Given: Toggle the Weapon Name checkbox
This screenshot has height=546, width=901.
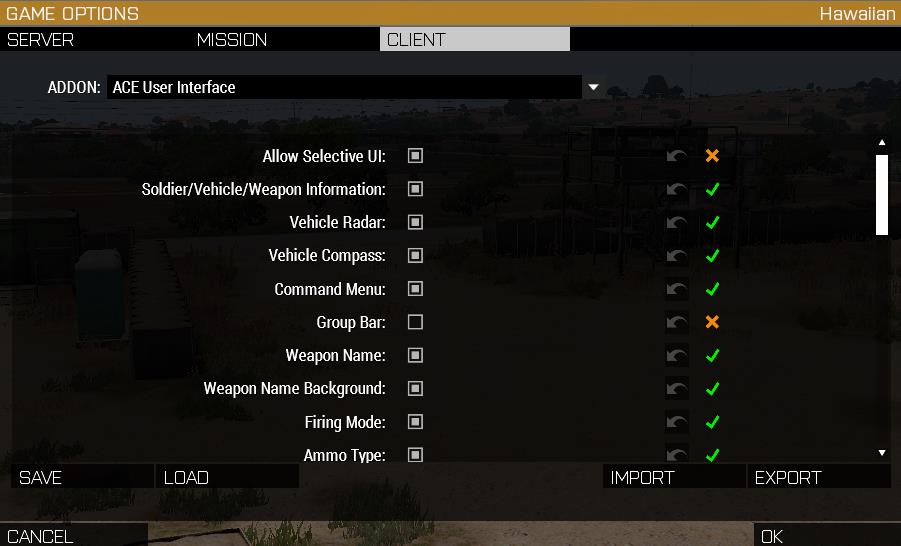Looking at the screenshot, I should coord(415,355).
